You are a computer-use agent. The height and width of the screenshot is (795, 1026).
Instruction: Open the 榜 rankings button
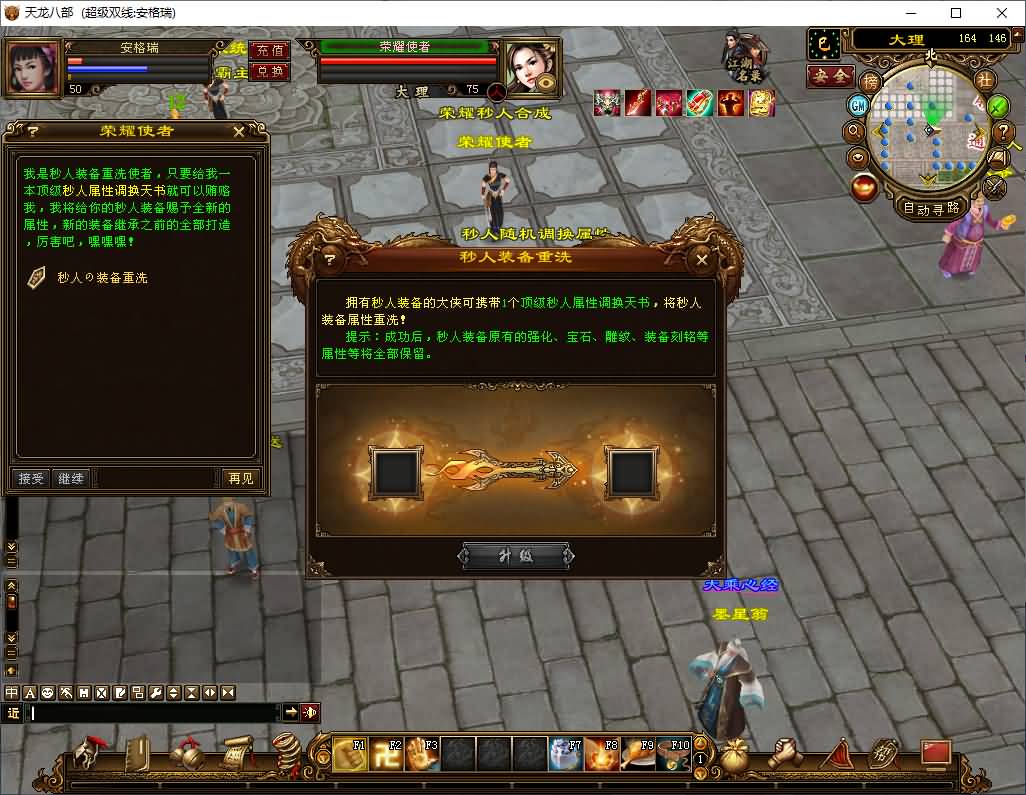click(x=871, y=81)
